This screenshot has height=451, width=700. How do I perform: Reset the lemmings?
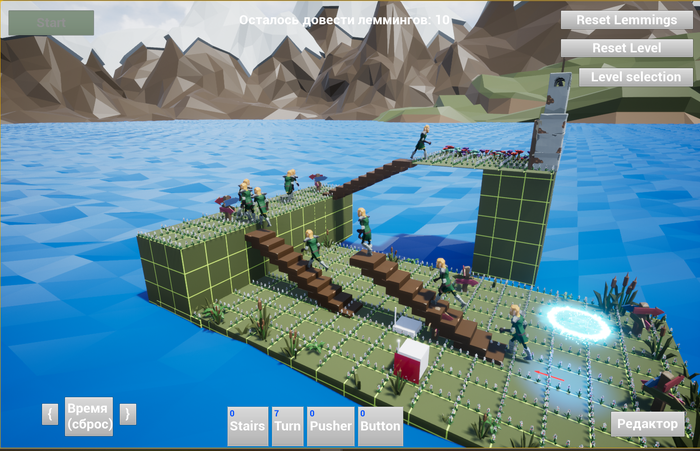tap(626, 20)
